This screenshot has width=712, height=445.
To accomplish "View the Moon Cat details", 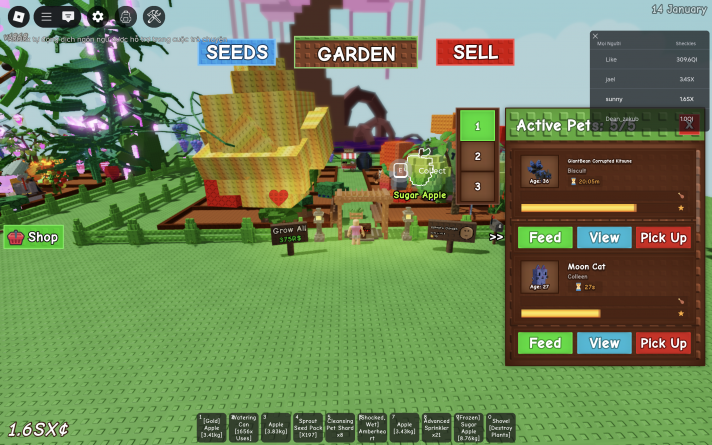I will 604,343.
